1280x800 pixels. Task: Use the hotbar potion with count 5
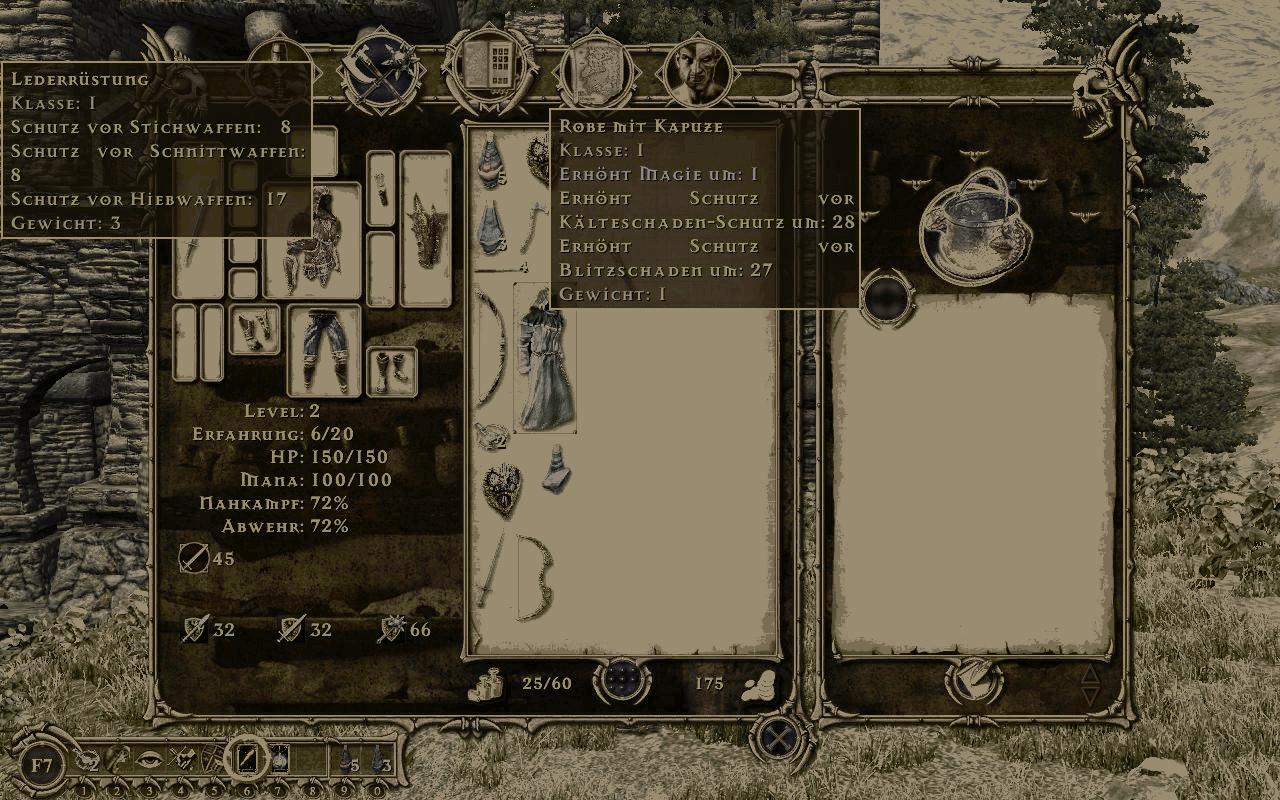346,760
